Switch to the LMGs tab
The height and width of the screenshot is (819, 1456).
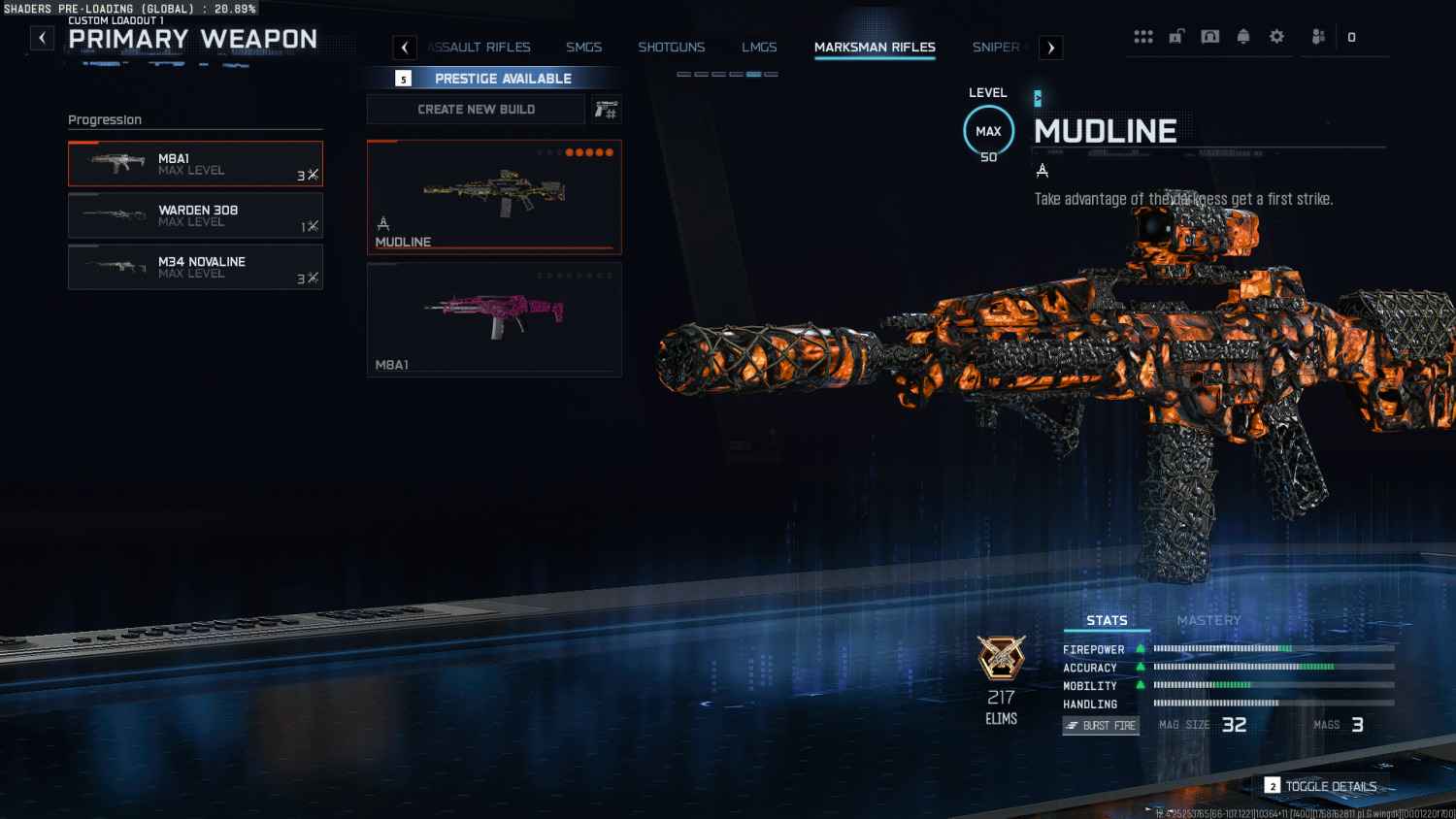(x=759, y=47)
